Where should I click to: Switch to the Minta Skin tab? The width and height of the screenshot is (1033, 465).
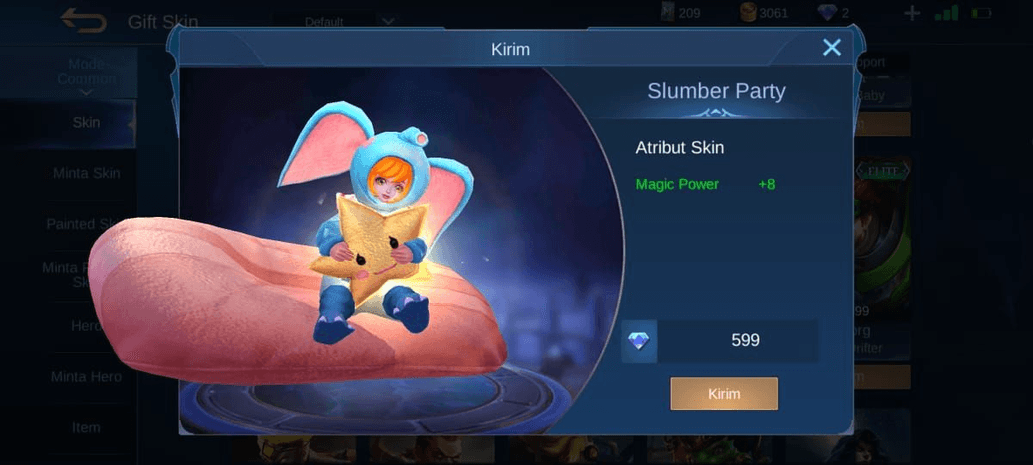(x=86, y=173)
